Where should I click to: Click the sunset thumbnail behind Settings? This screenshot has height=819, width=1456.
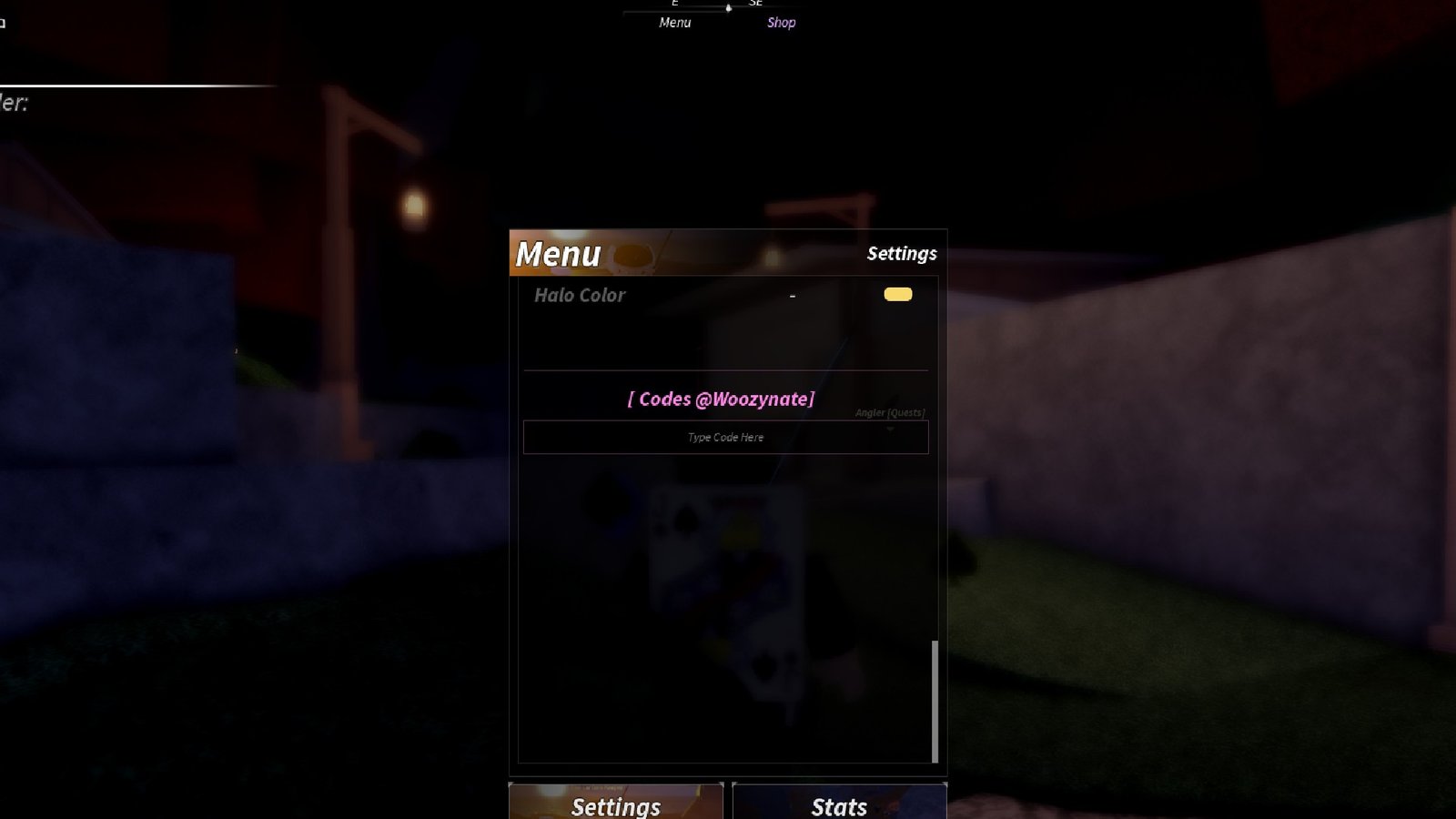click(x=615, y=804)
